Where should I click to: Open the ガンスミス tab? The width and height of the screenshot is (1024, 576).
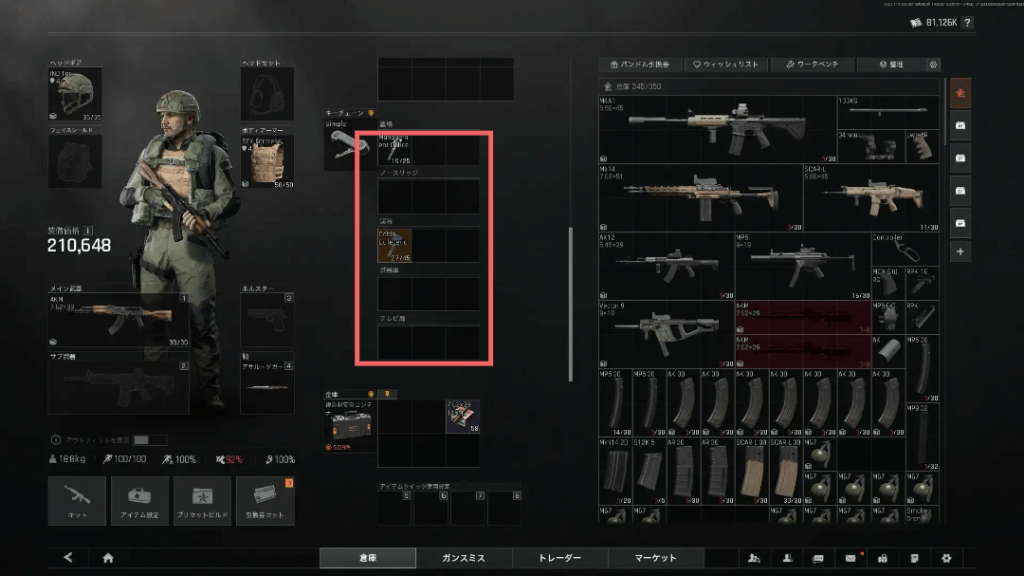click(464, 558)
